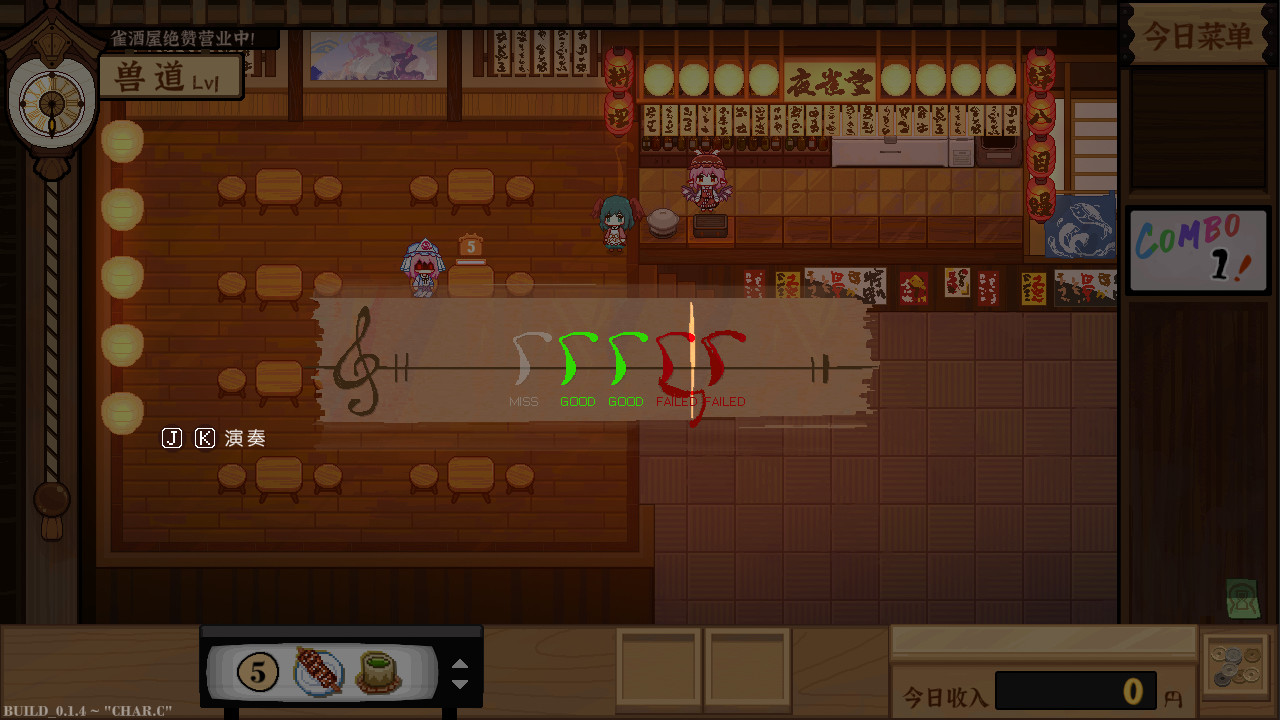
Task: Click the 今日收入 income display field
Action: 1075,690
